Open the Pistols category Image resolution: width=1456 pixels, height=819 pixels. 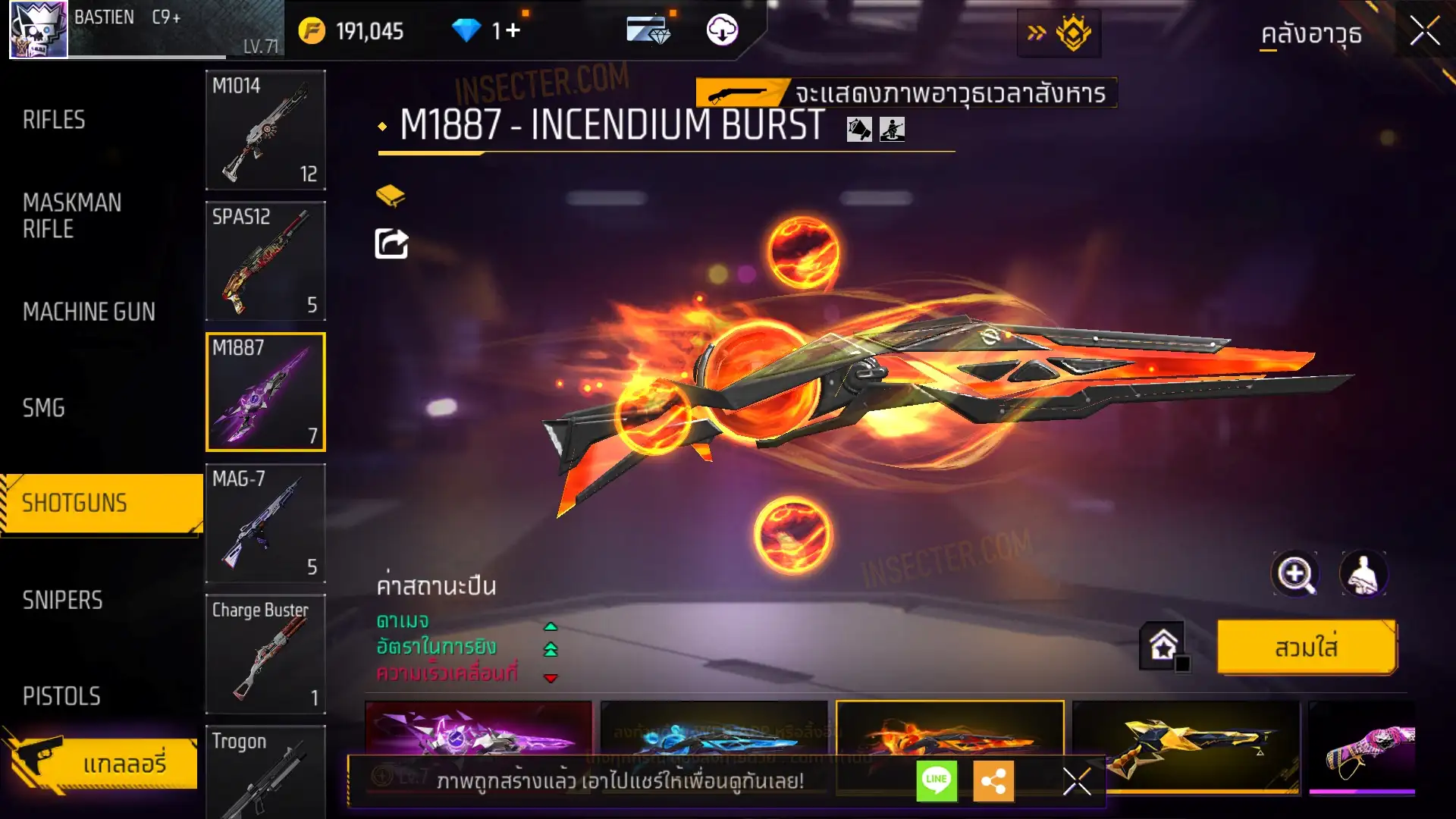pyautogui.click(x=61, y=696)
